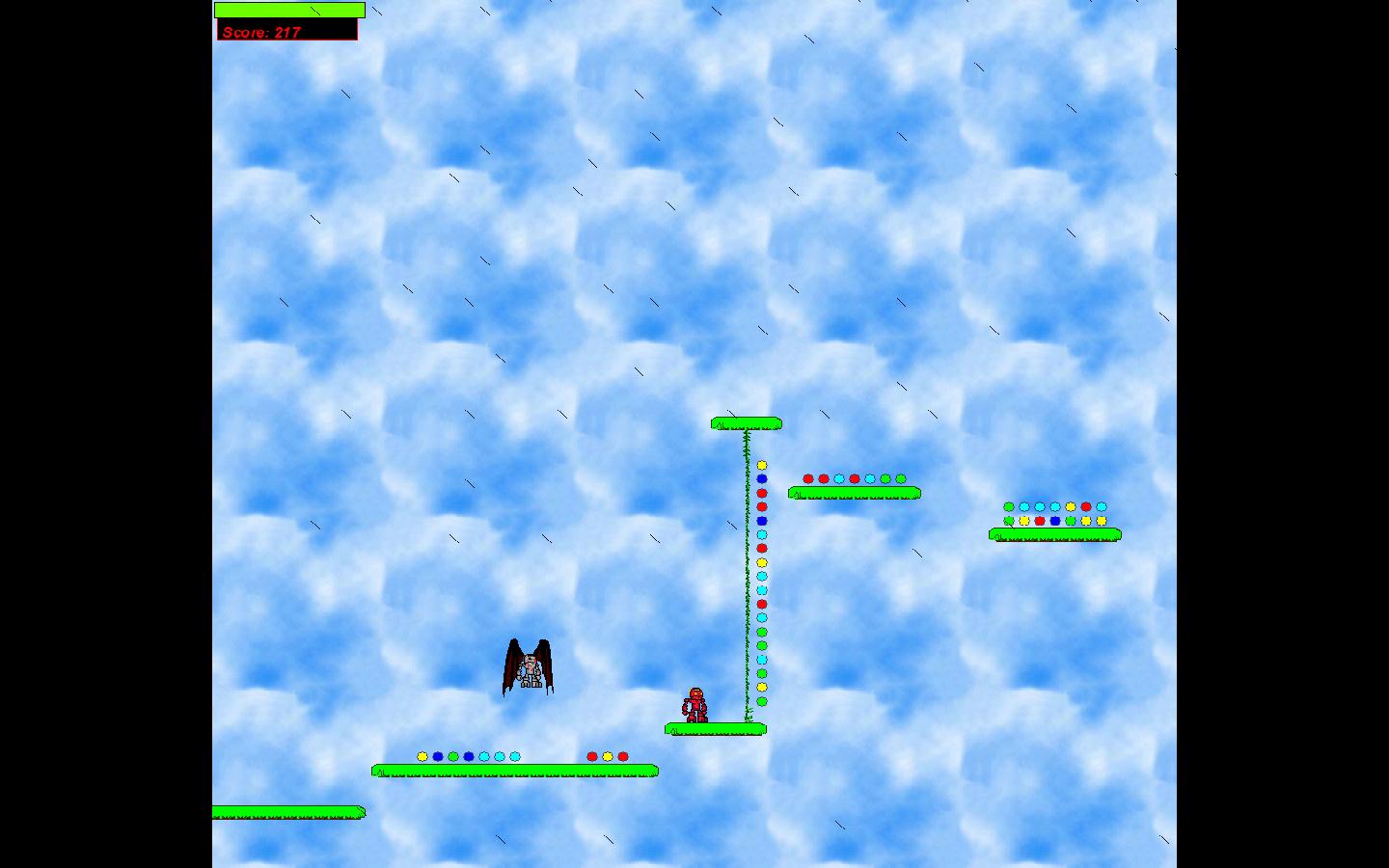Click the Score: 217 text display

pyautogui.click(x=262, y=31)
